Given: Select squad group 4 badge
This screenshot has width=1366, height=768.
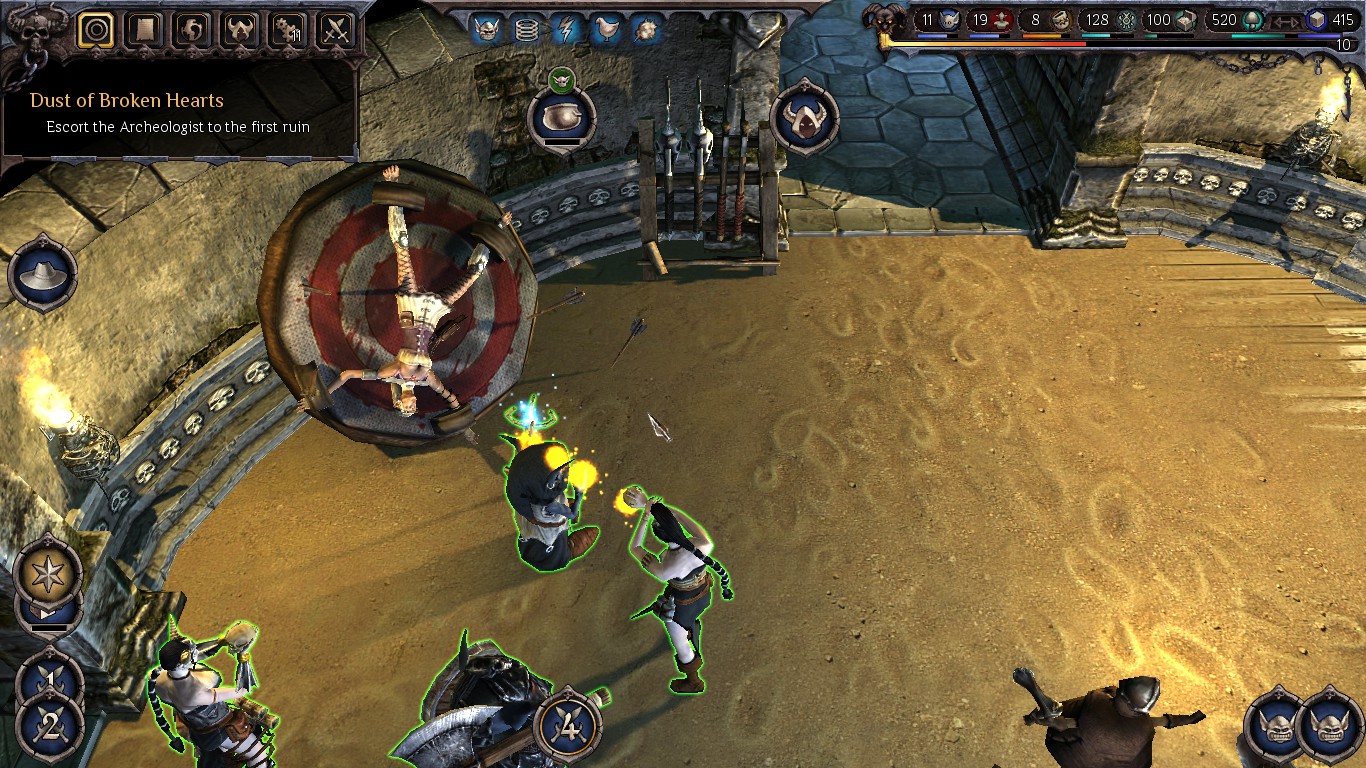Looking at the screenshot, I should pyautogui.click(x=568, y=725).
